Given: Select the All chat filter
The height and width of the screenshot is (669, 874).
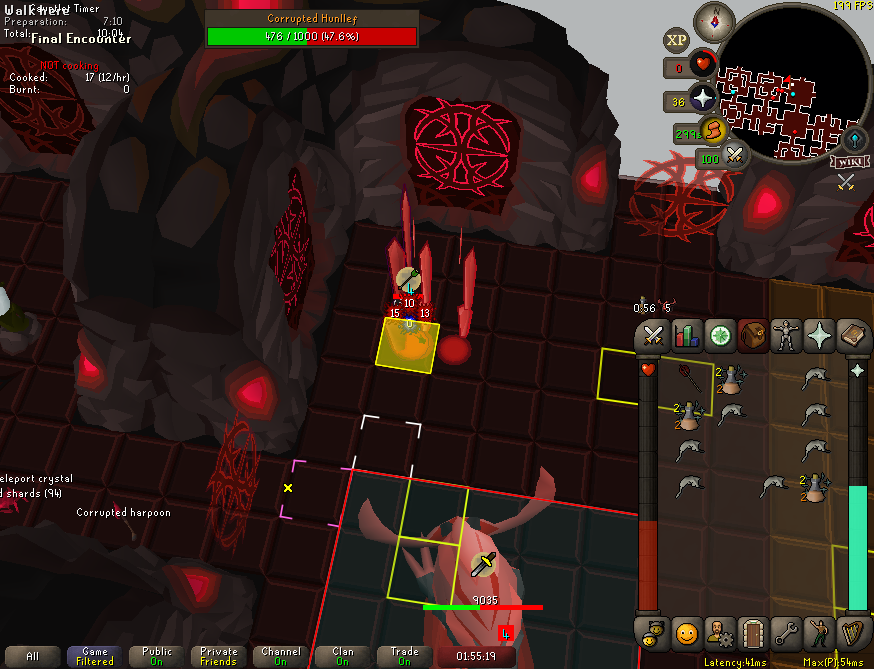Looking at the screenshot, I should (x=32, y=656).
